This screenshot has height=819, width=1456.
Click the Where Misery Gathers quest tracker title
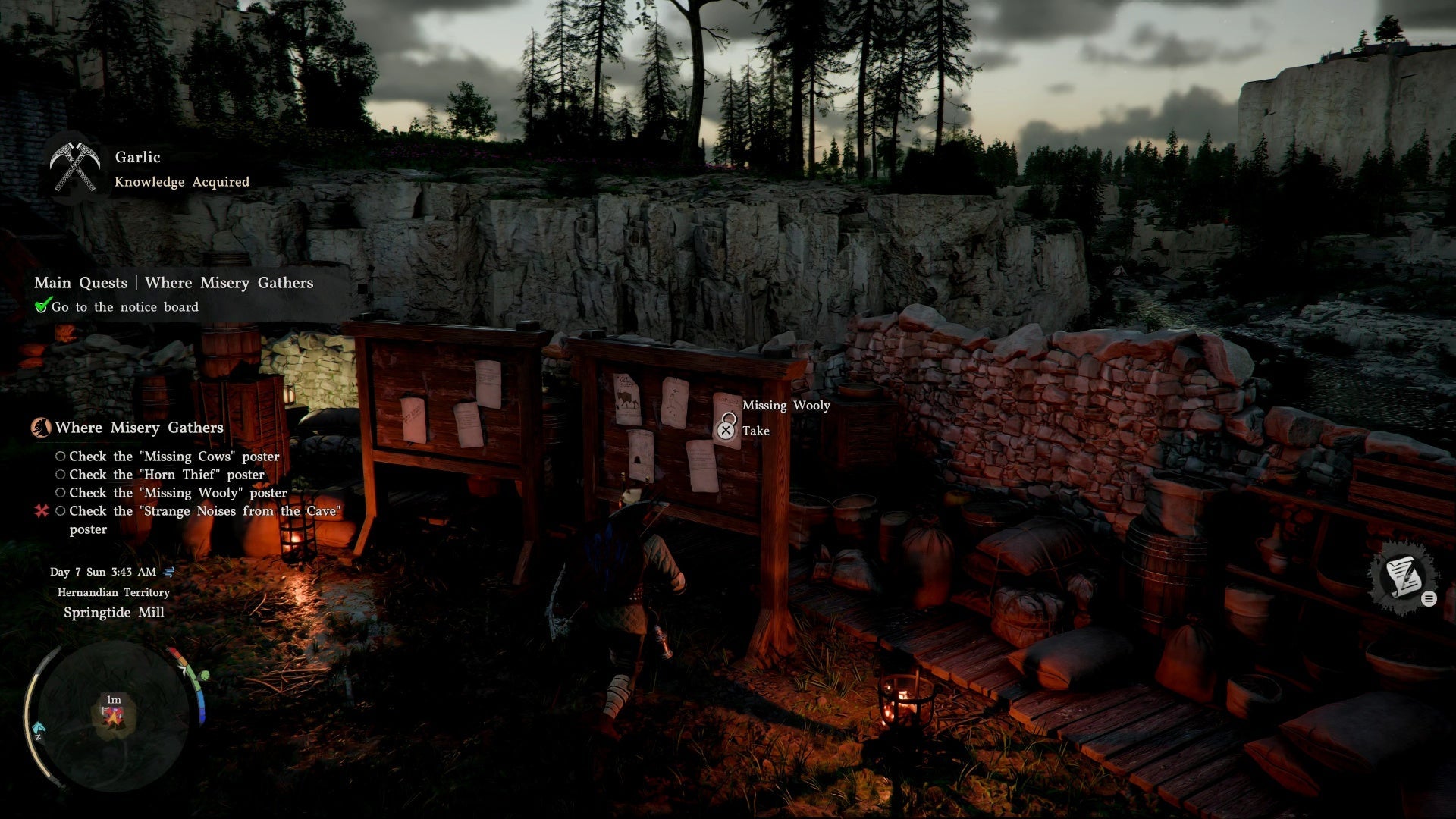pyautogui.click(x=139, y=428)
